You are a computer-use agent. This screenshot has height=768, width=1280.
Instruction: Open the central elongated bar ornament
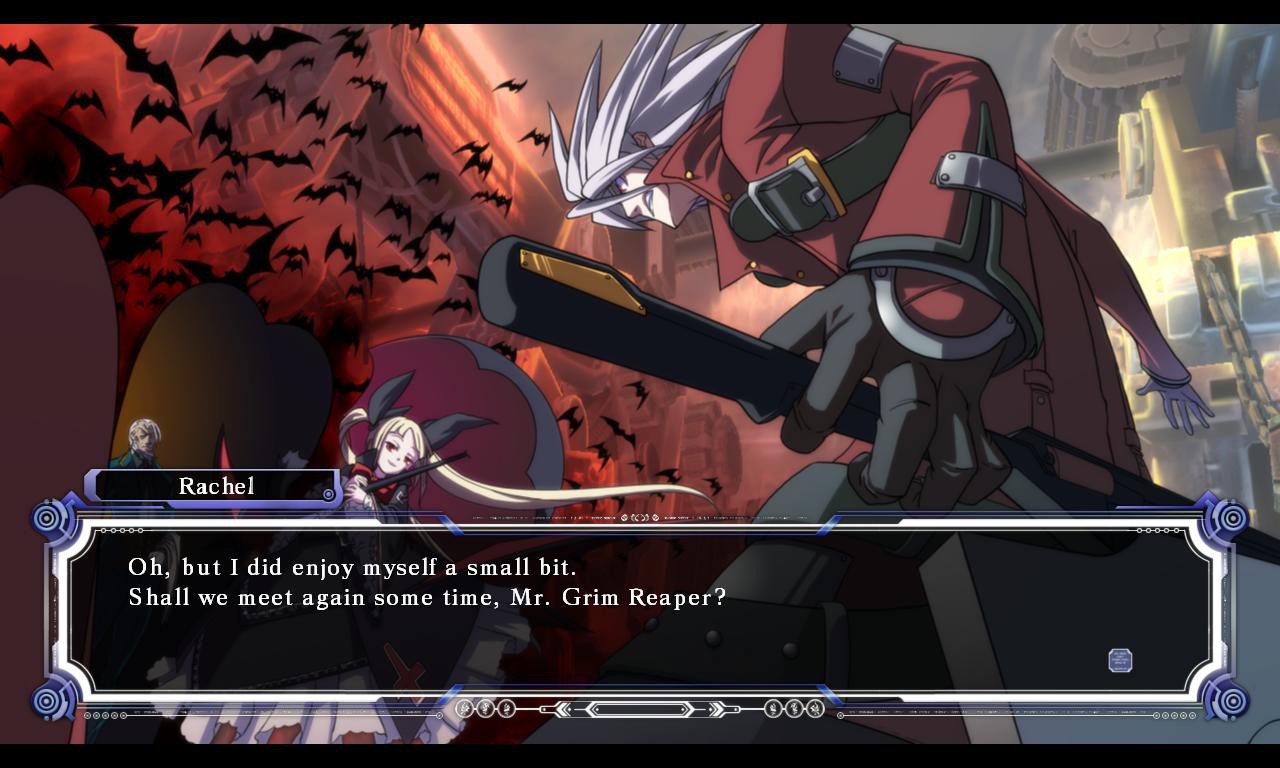click(640, 710)
